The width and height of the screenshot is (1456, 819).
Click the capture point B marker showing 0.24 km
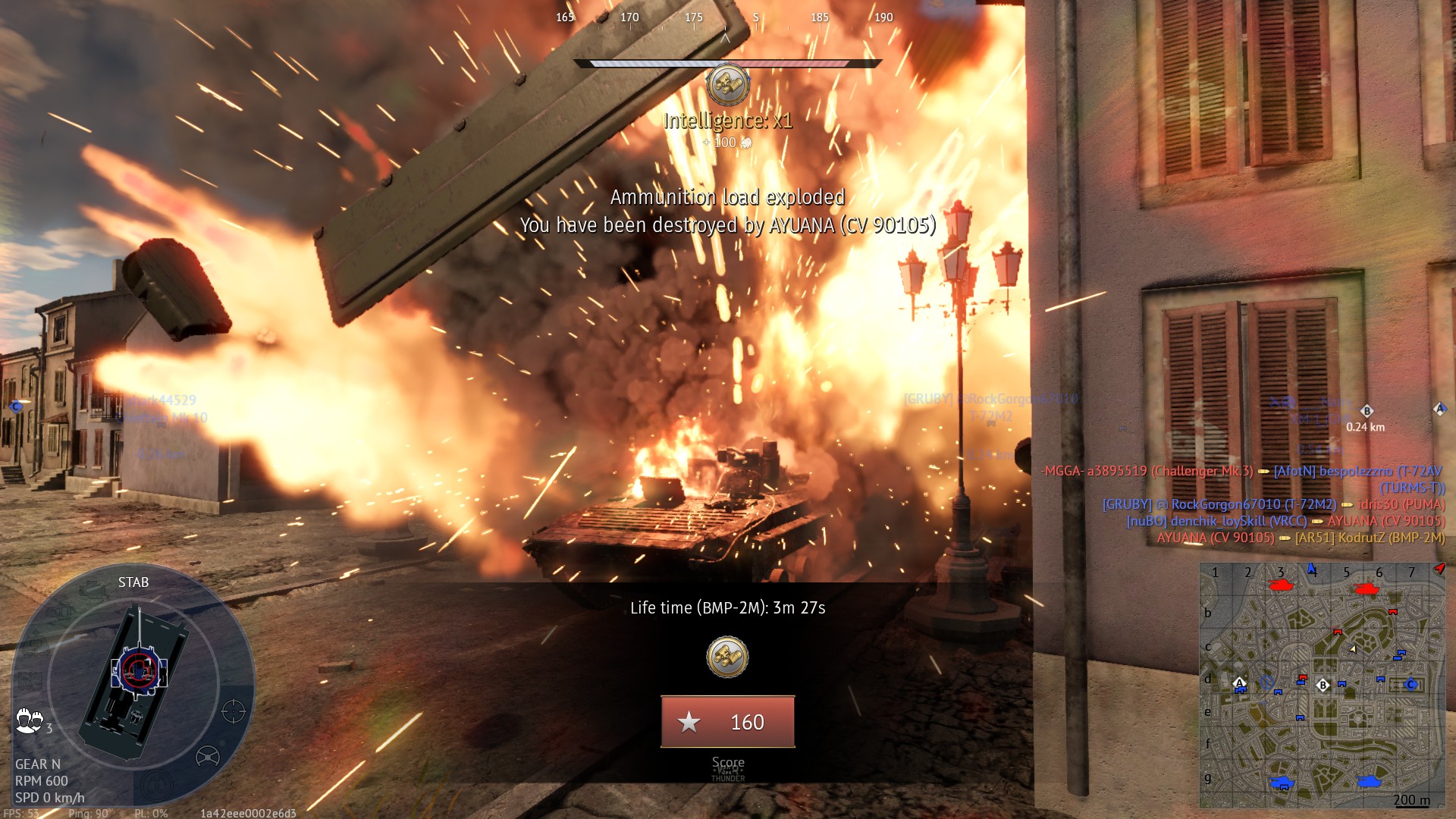pyautogui.click(x=1367, y=412)
